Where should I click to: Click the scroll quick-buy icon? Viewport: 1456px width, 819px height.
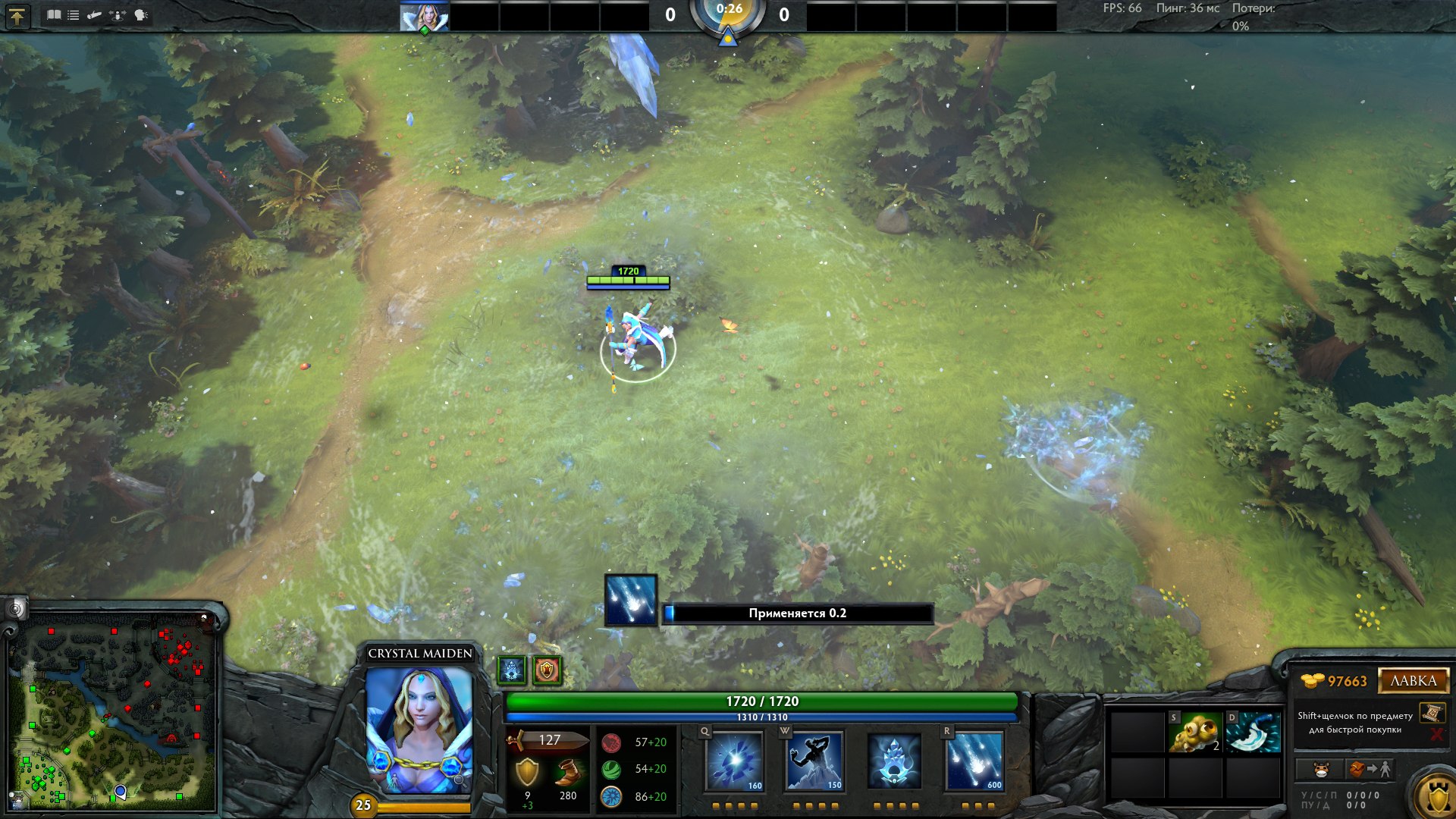coord(1432,713)
